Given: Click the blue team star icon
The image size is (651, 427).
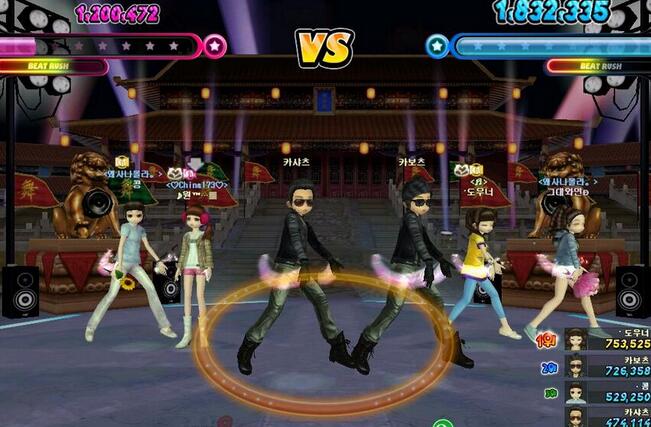Looking at the screenshot, I should tap(437, 45).
